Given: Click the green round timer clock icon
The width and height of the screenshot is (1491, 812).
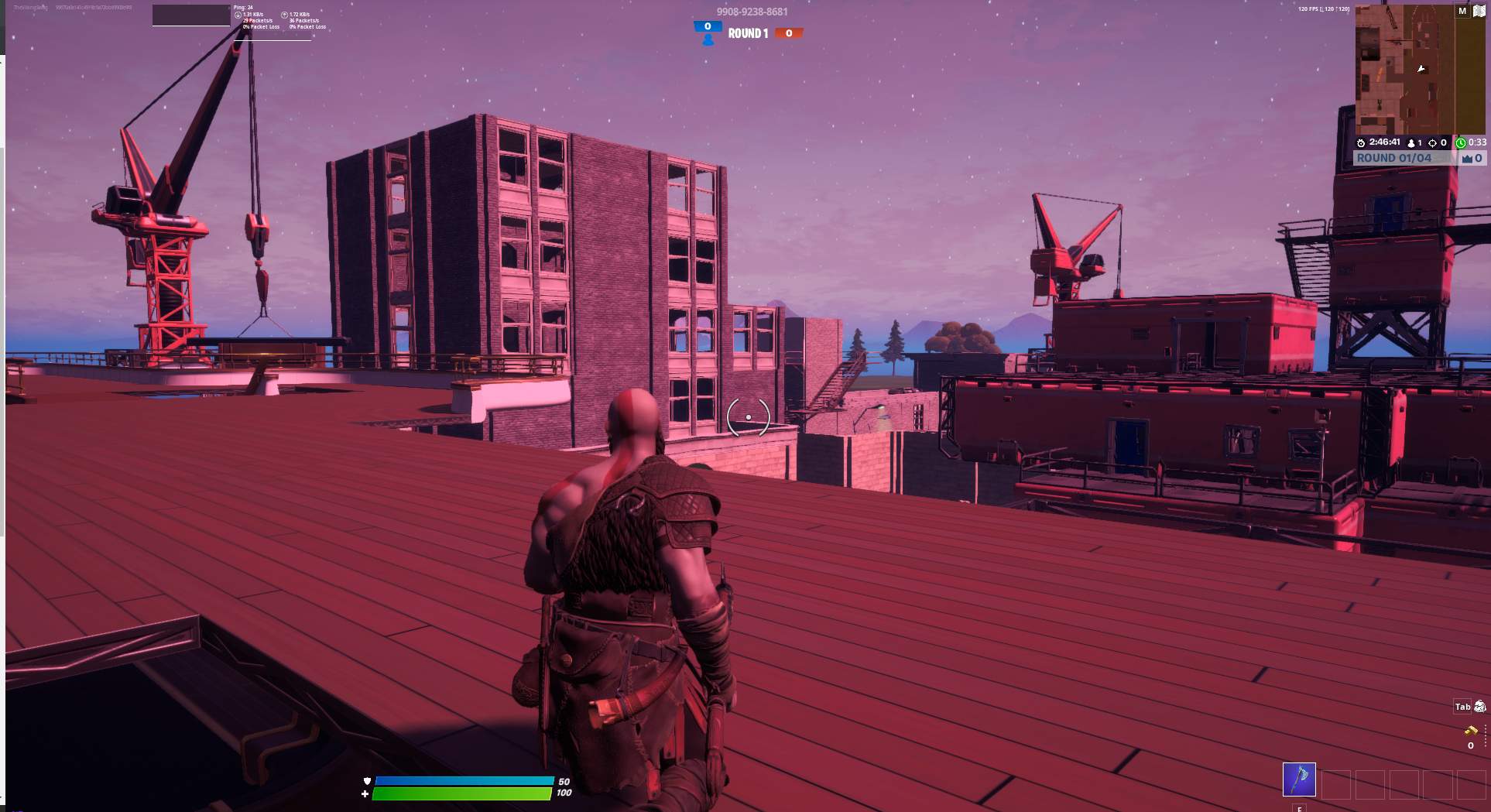Looking at the screenshot, I should pyautogui.click(x=1462, y=142).
